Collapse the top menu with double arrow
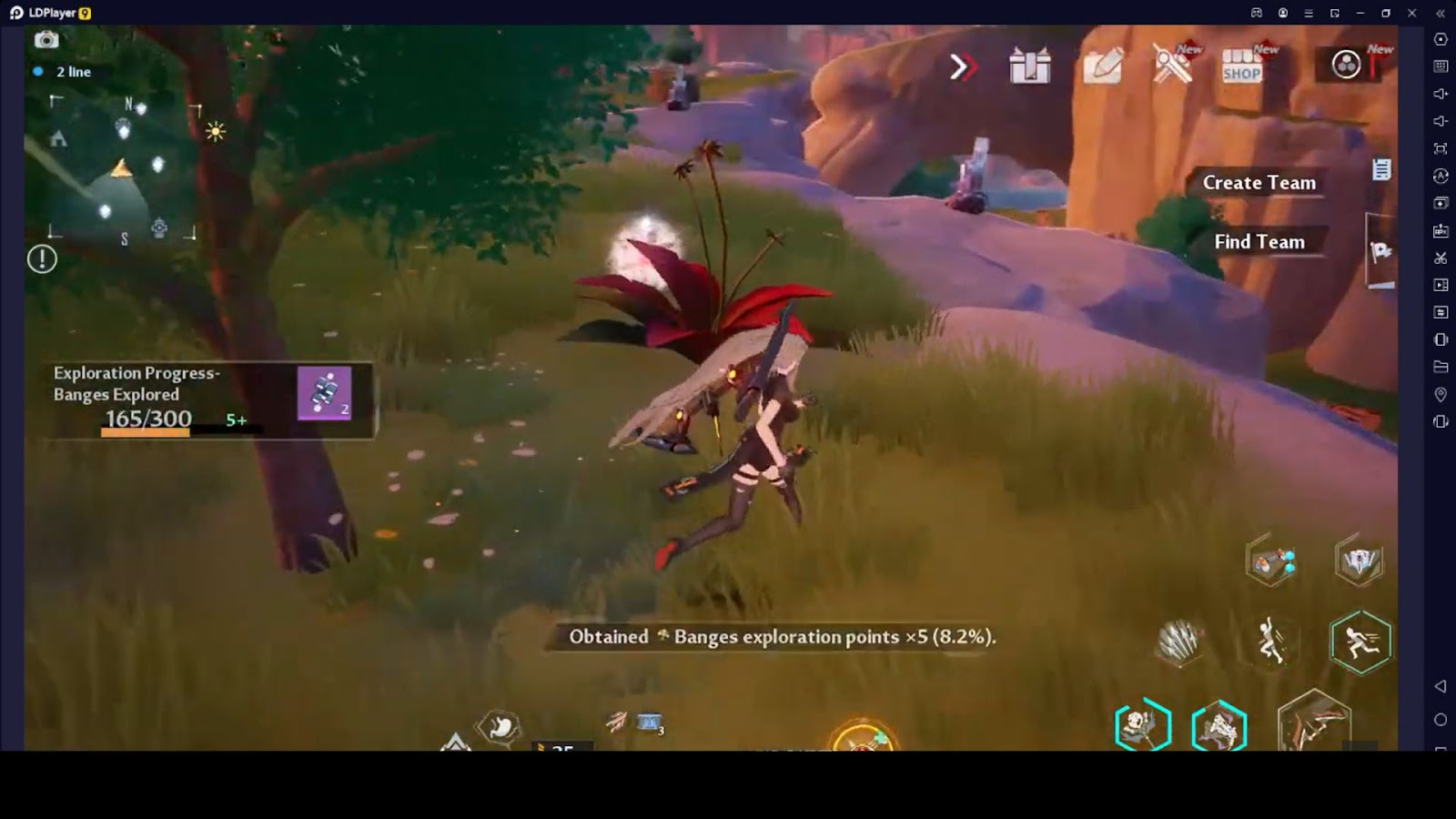 click(x=963, y=66)
